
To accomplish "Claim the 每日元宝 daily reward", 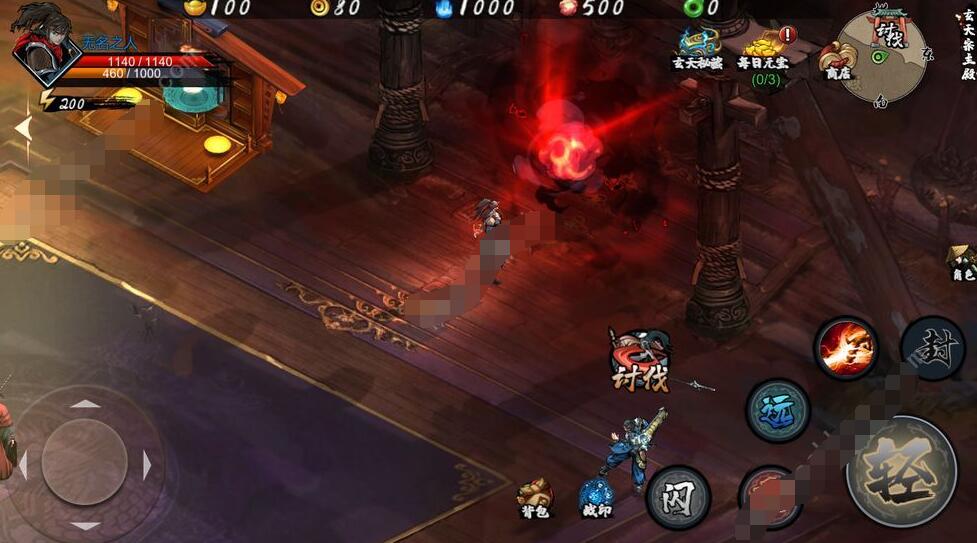I will click(764, 52).
